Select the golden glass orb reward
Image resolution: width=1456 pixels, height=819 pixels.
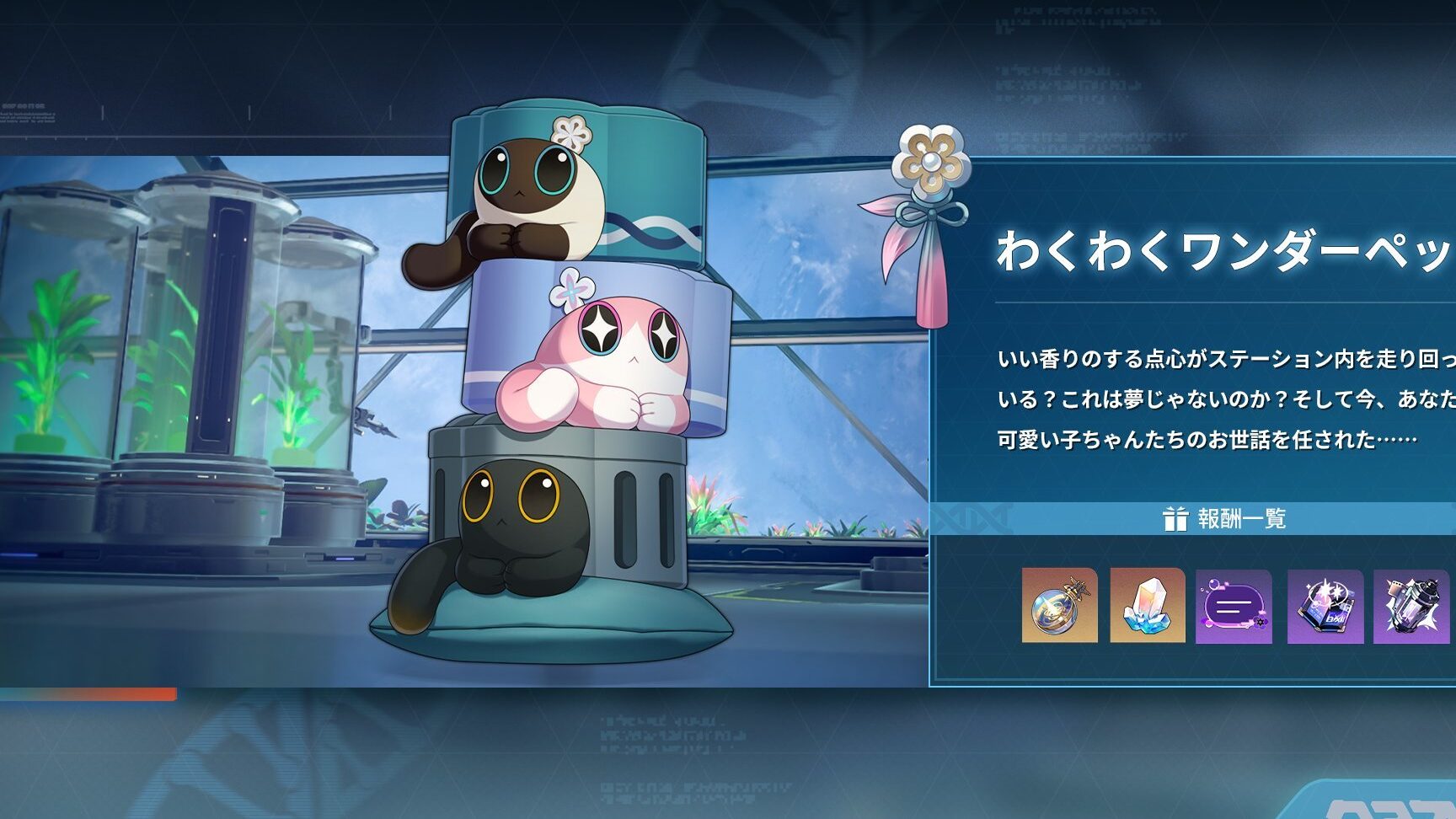click(x=1059, y=605)
